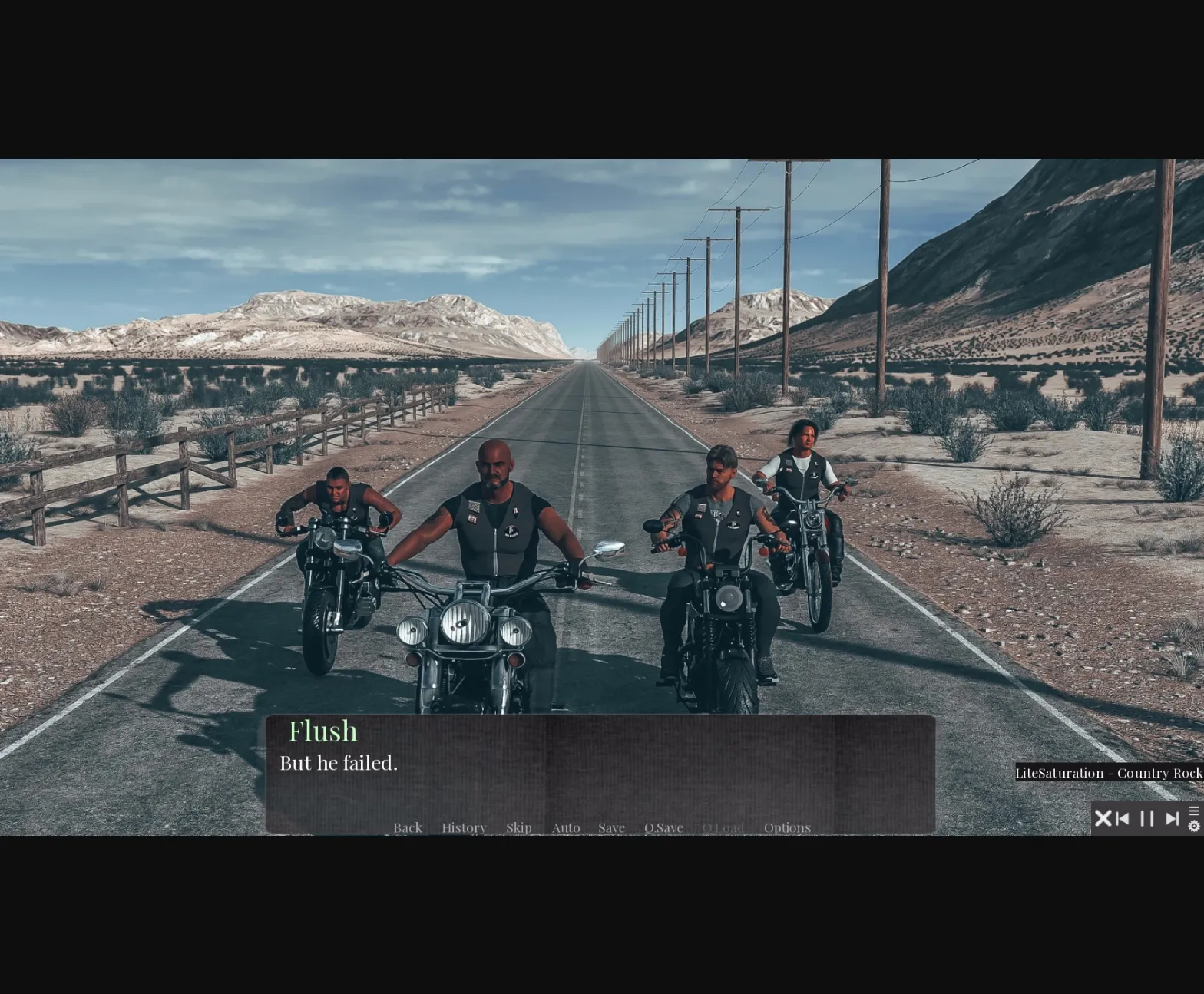The height and width of the screenshot is (994, 1204).
Task: Click the LiteSaturation - Country Rock song title
Action: [x=1109, y=774]
